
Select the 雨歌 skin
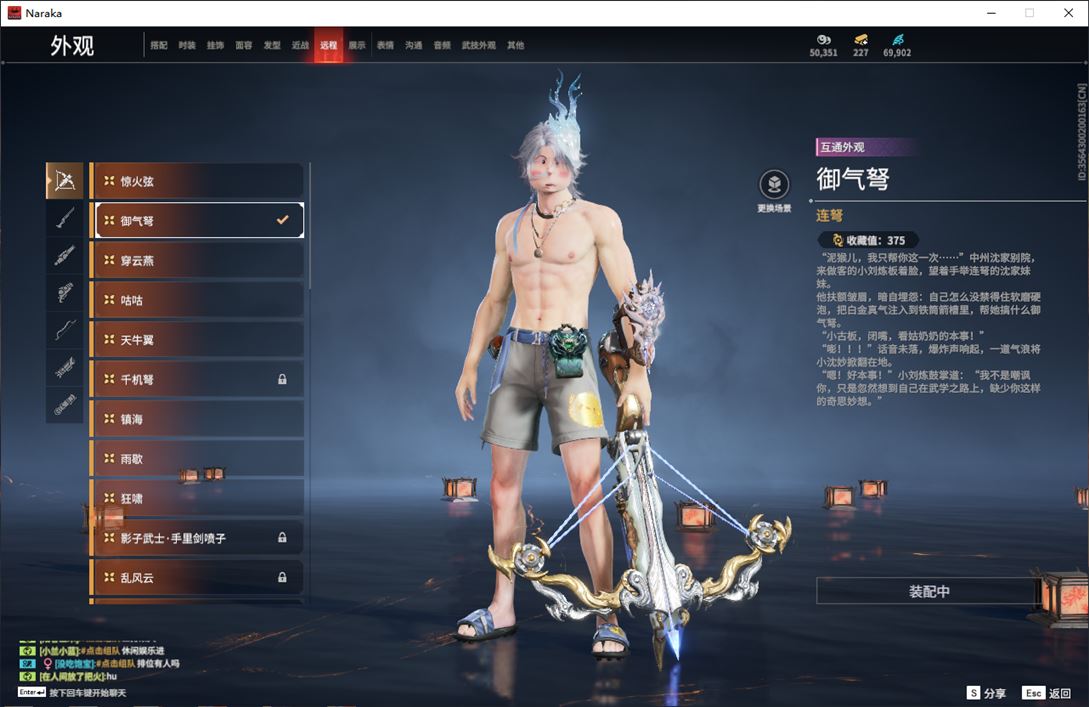(198, 459)
